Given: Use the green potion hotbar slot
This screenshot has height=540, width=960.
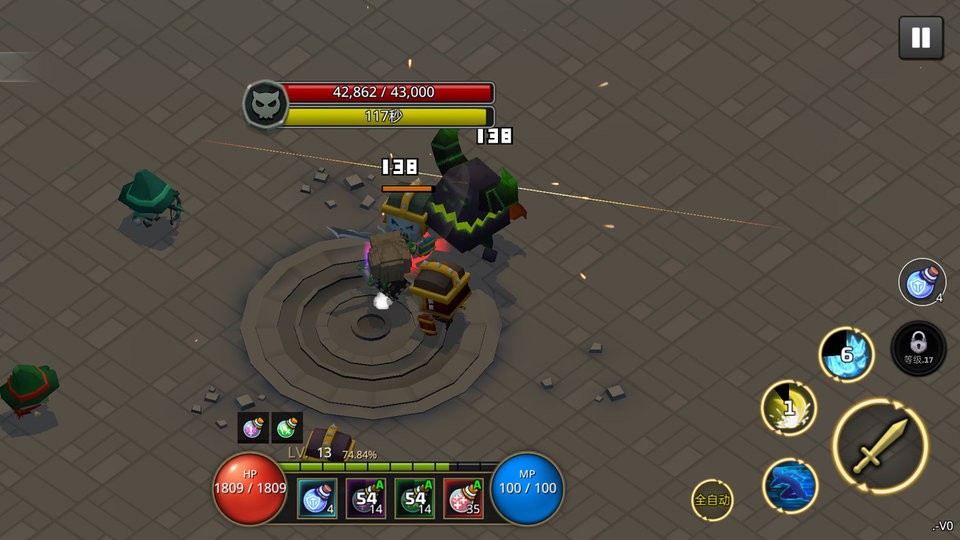Looking at the screenshot, I should tap(414, 498).
